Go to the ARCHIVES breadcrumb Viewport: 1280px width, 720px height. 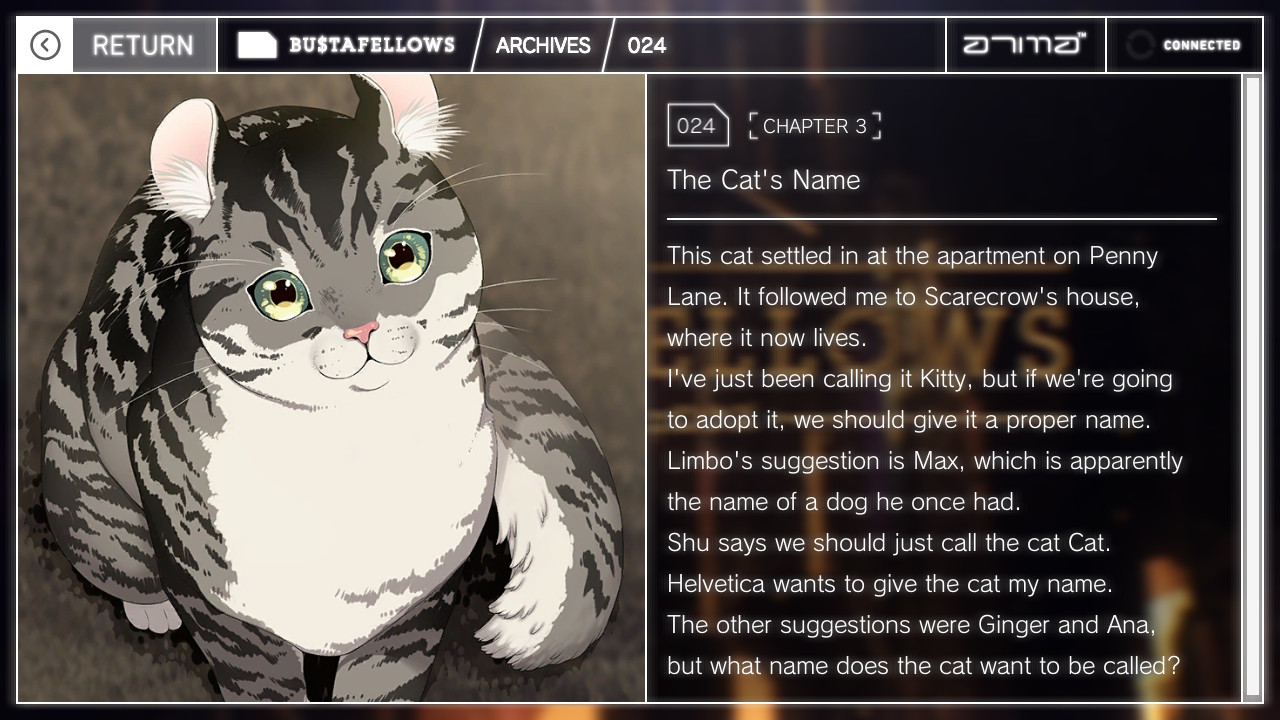click(543, 45)
